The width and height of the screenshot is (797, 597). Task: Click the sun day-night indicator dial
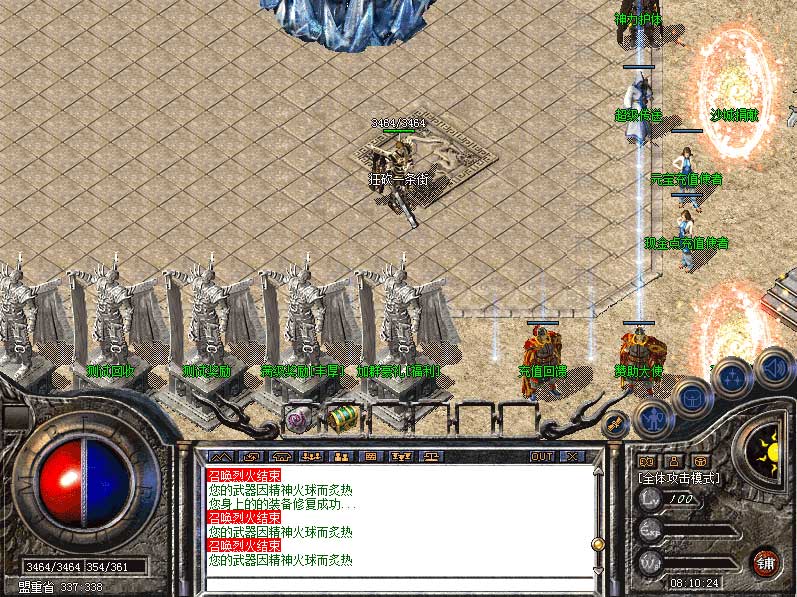768,446
